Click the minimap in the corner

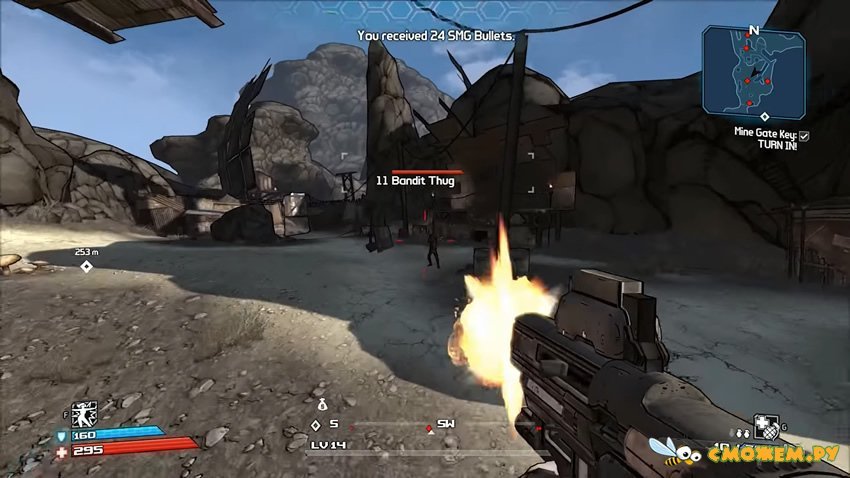[754, 72]
